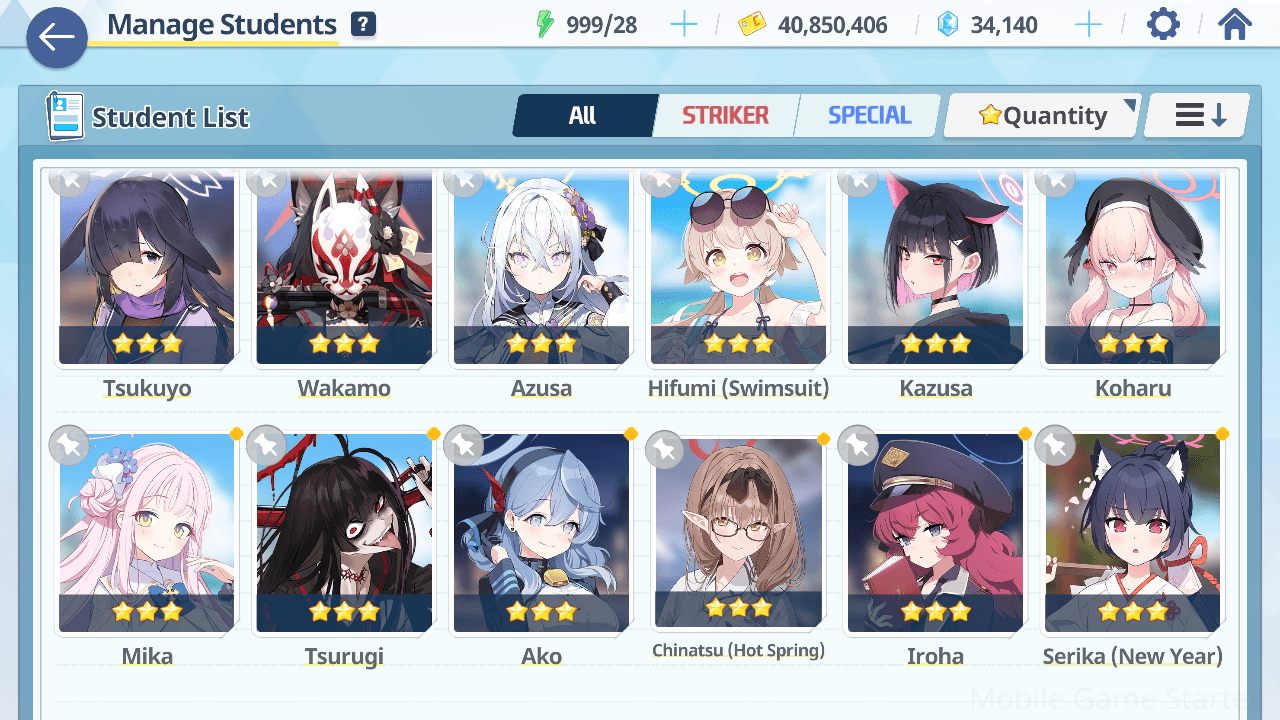The height and width of the screenshot is (720, 1280).
Task: Switch to the SPECIAL tab
Action: pyautogui.click(x=869, y=116)
